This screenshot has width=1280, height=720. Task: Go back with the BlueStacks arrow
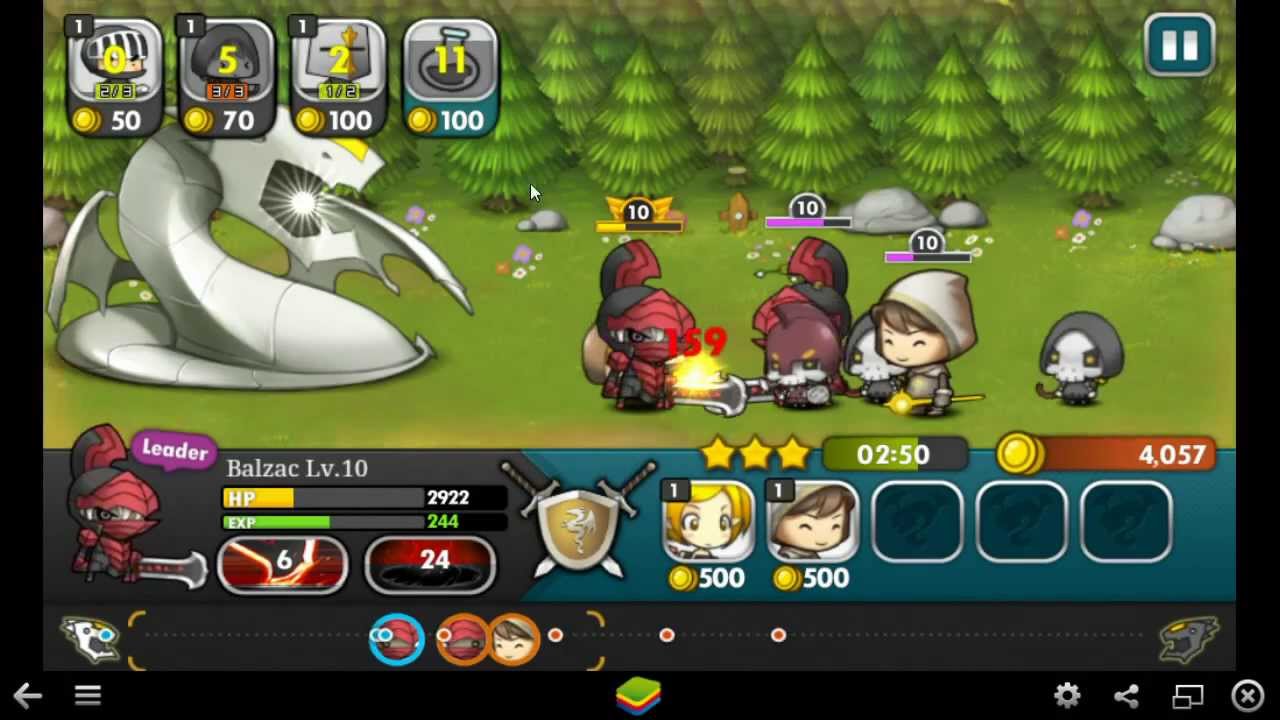coord(27,696)
